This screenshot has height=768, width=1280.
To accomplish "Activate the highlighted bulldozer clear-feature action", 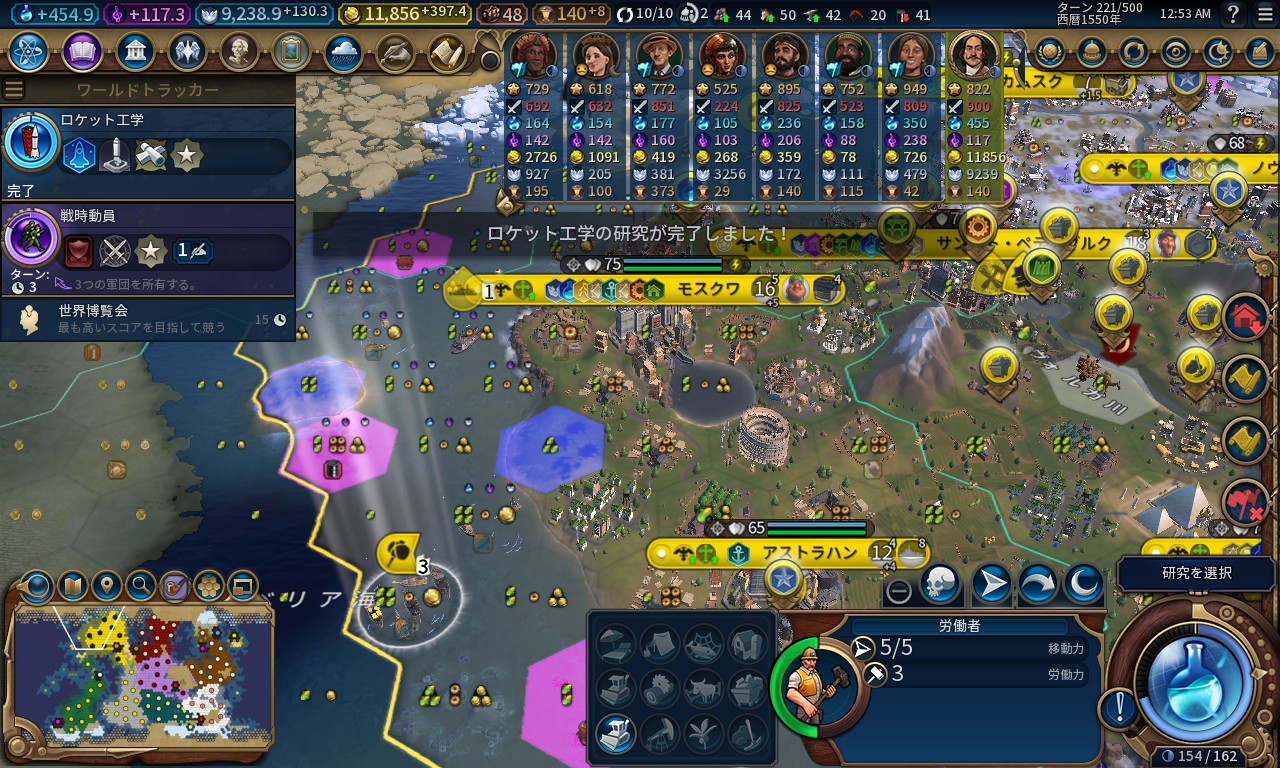I will (615, 735).
